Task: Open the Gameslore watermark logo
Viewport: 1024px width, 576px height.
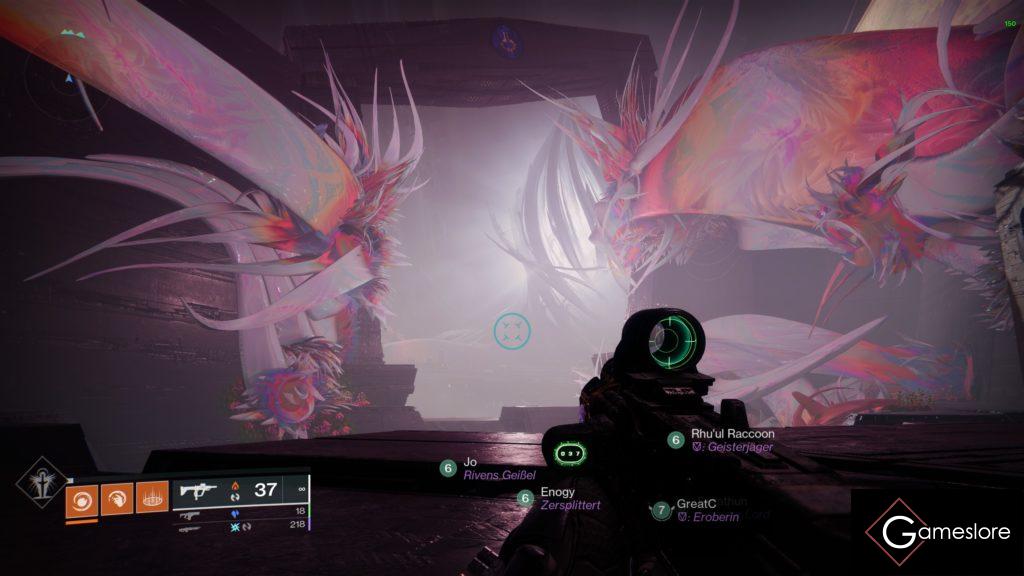Action: (936, 532)
